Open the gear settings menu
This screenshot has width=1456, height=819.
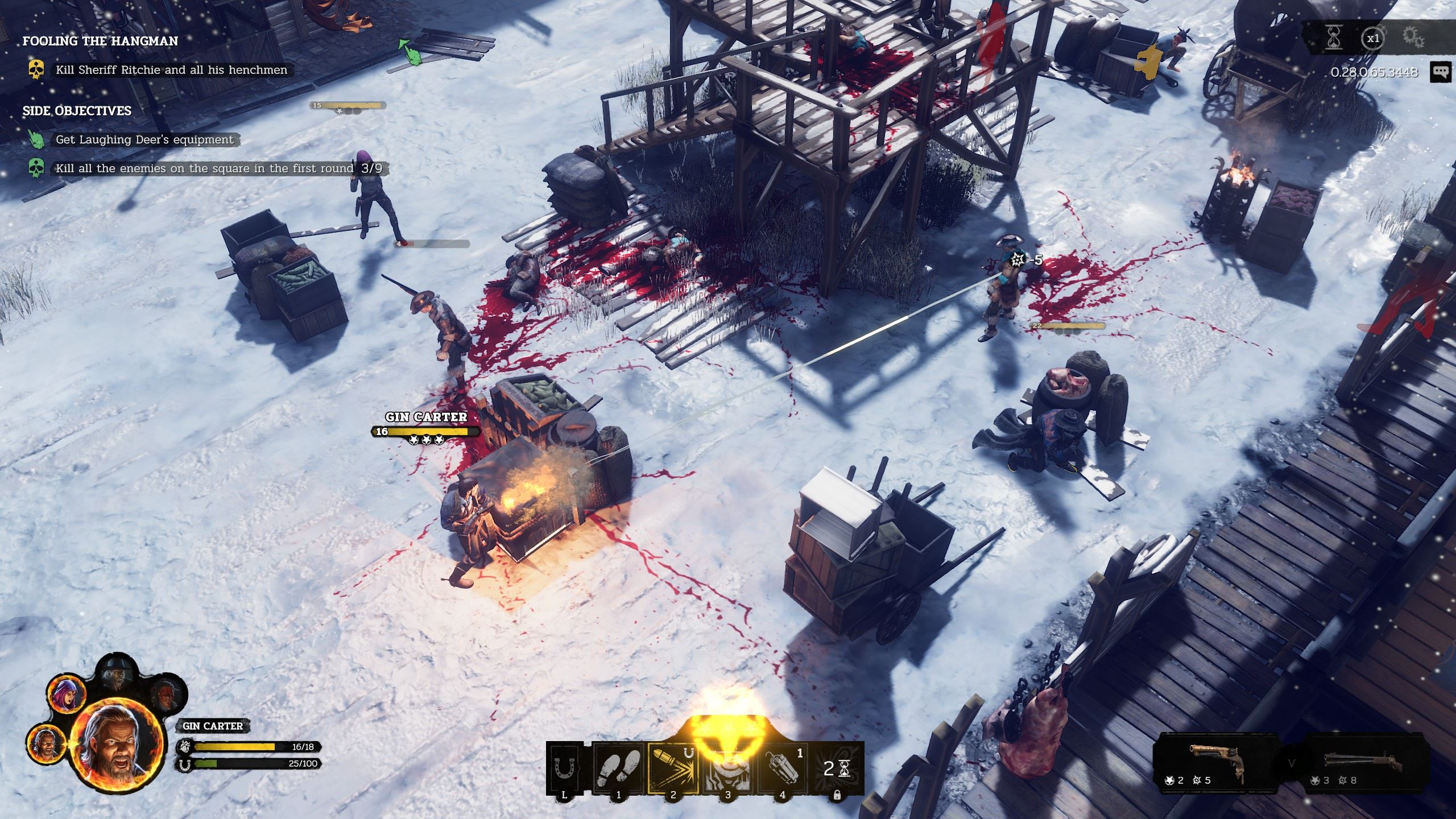pos(1413,39)
